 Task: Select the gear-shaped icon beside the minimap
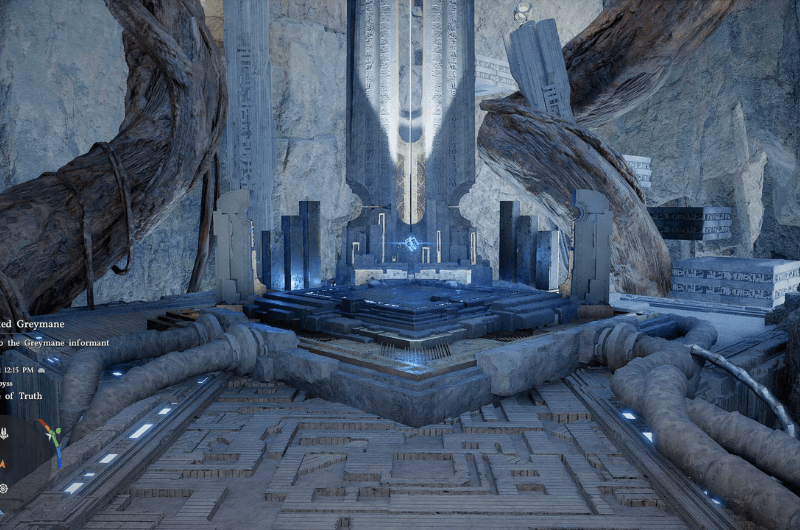click(x=4, y=488)
